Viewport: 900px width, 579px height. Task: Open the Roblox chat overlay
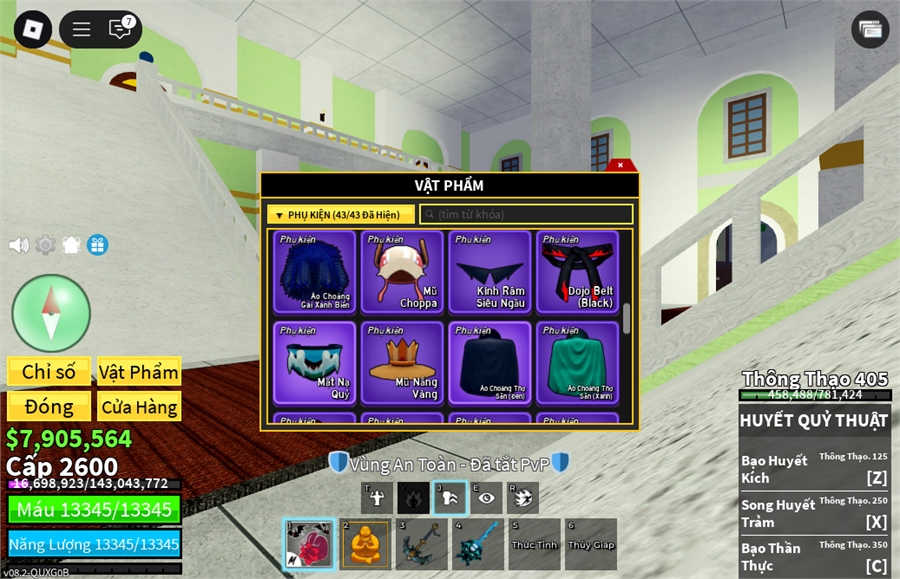tap(120, 29)
